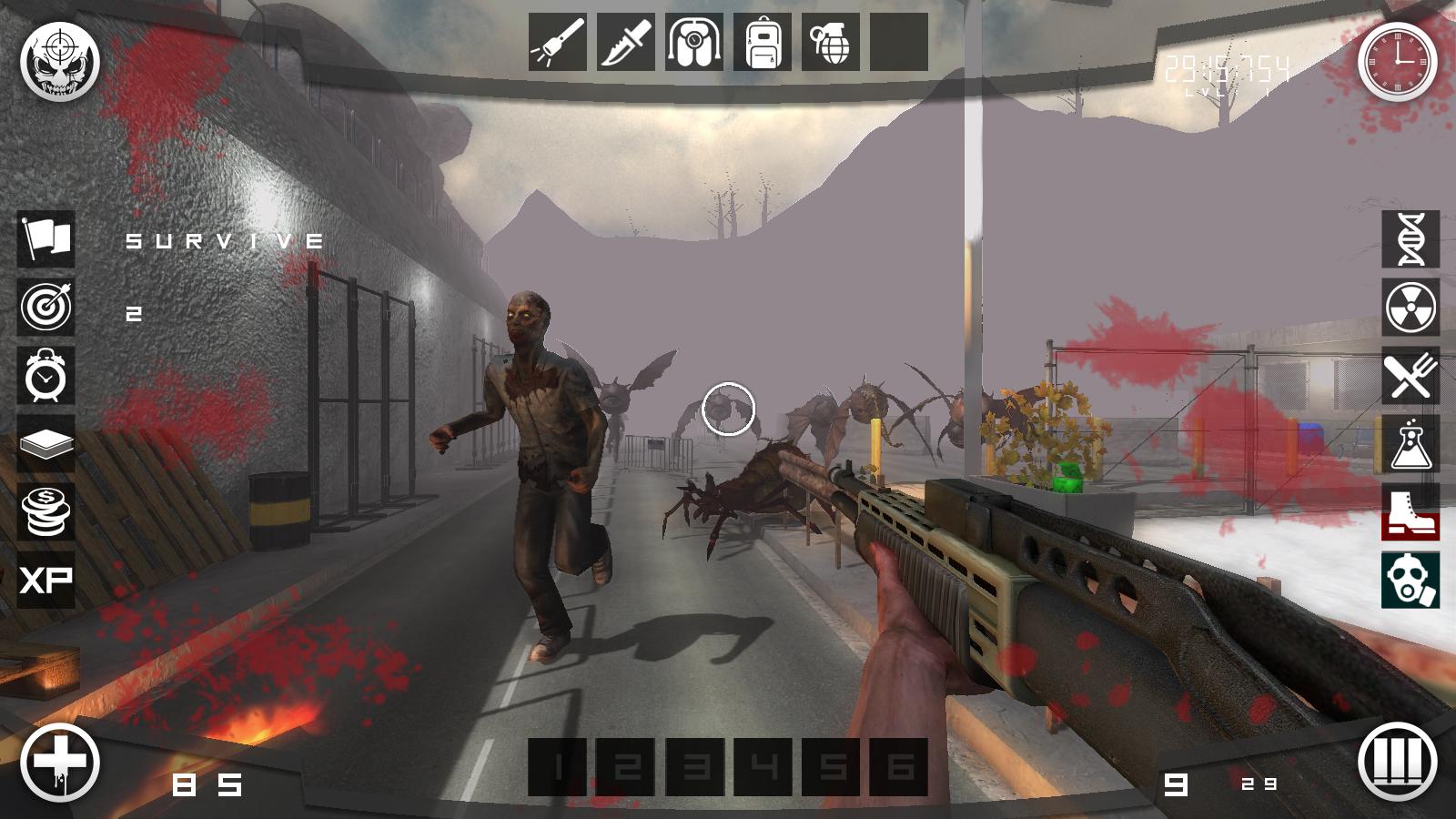The image size is (1456, 819).
Task: Activate the gas mask icon
Action: [x=1410, y=580]
